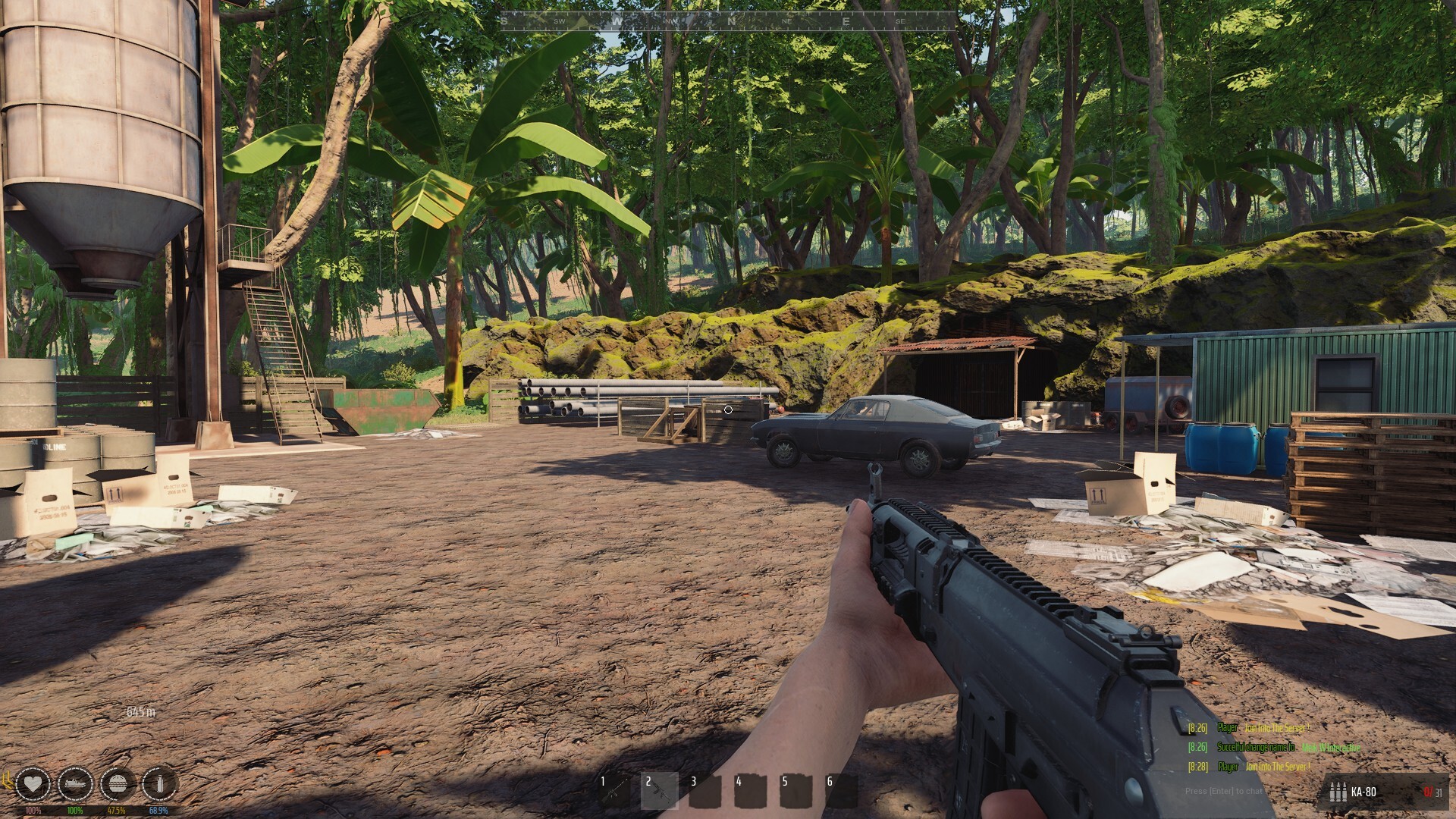Select the weapon icon in hotbar slot 2
Viewport: 1456px width, 819px height.
pyautogui.click(x=659, y=791)
